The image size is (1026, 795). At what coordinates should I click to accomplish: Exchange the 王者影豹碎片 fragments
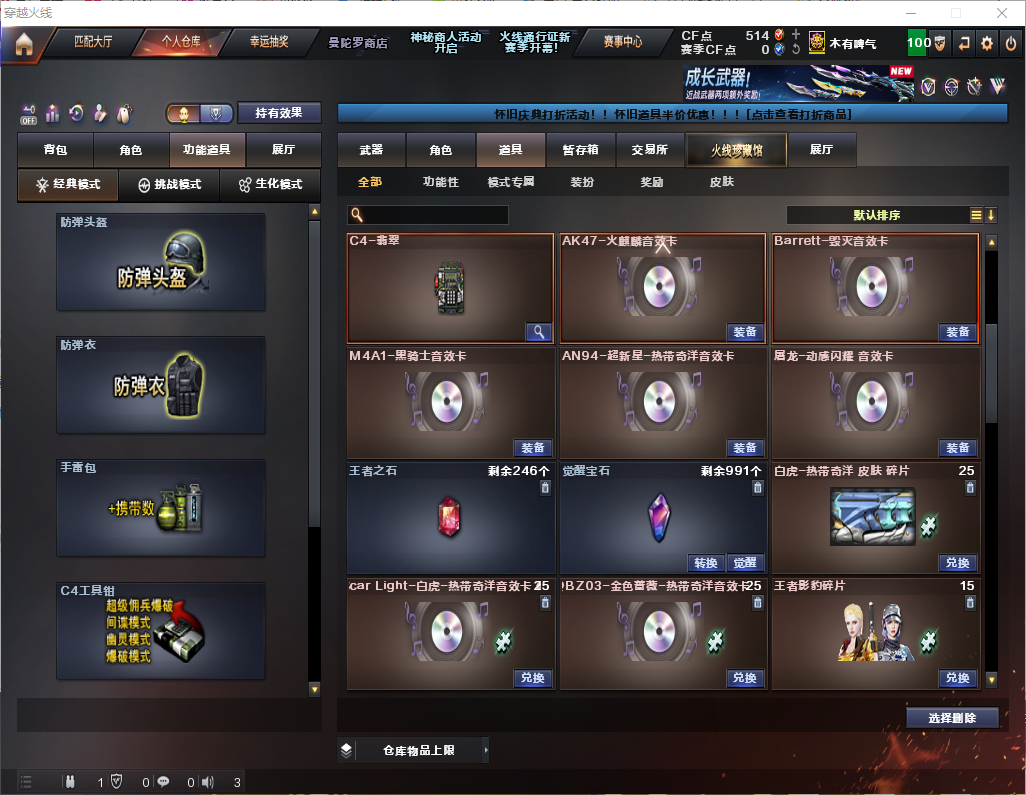[x=958, y=678]
